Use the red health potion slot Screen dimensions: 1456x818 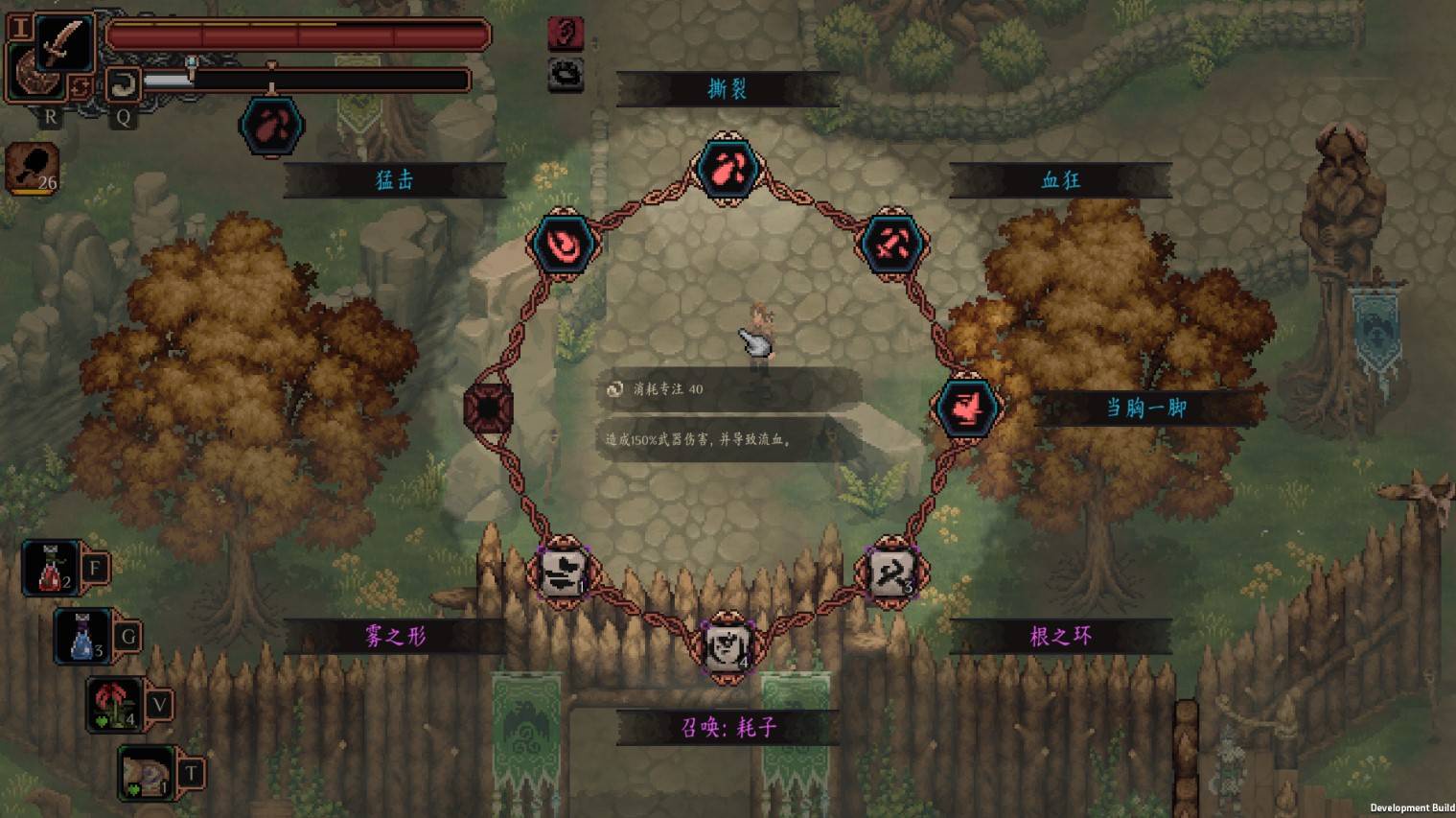pyautogui.click(x=52, y=568)
